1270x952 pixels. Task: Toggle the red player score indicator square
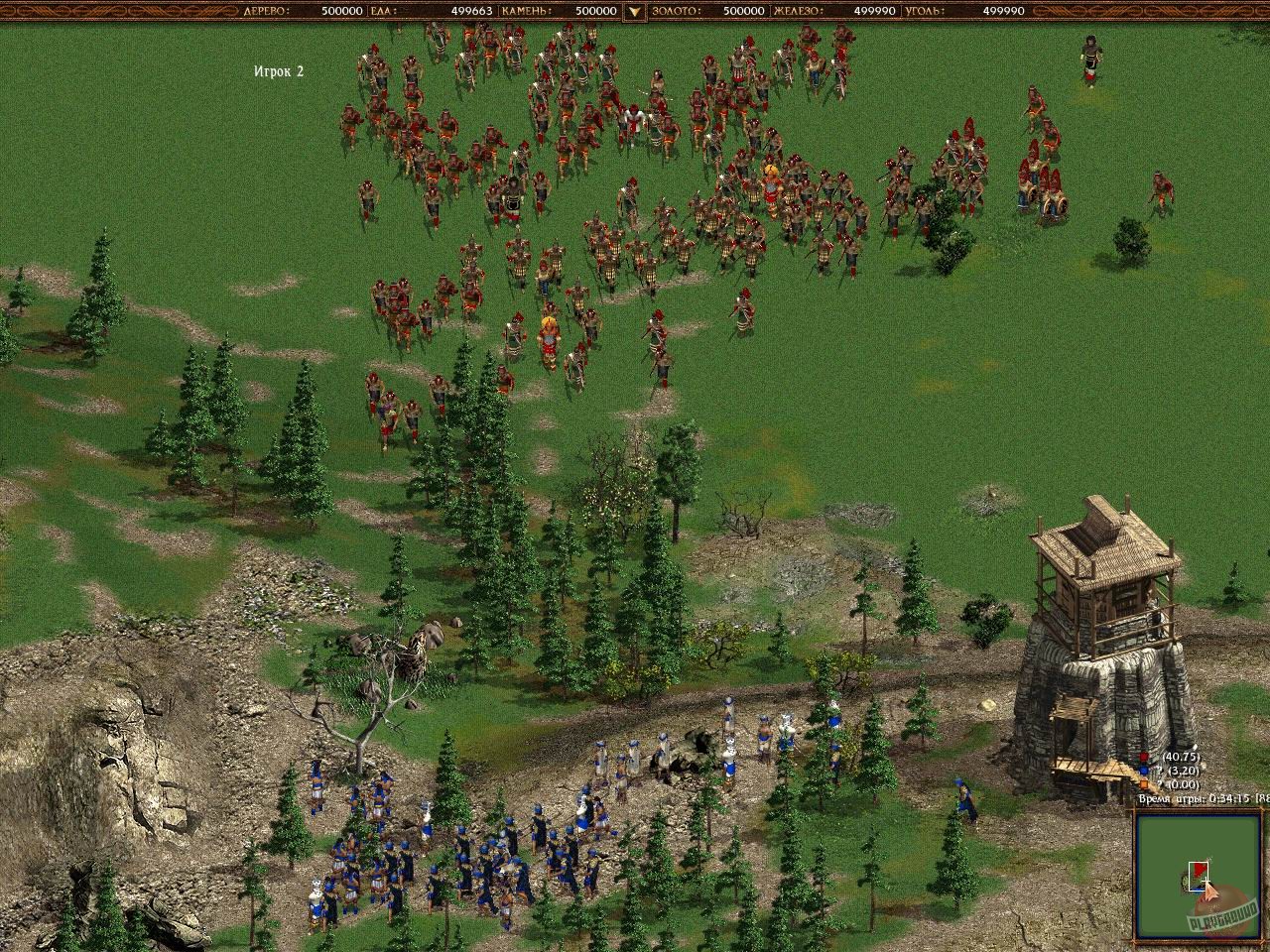[x=1143, y=757]
